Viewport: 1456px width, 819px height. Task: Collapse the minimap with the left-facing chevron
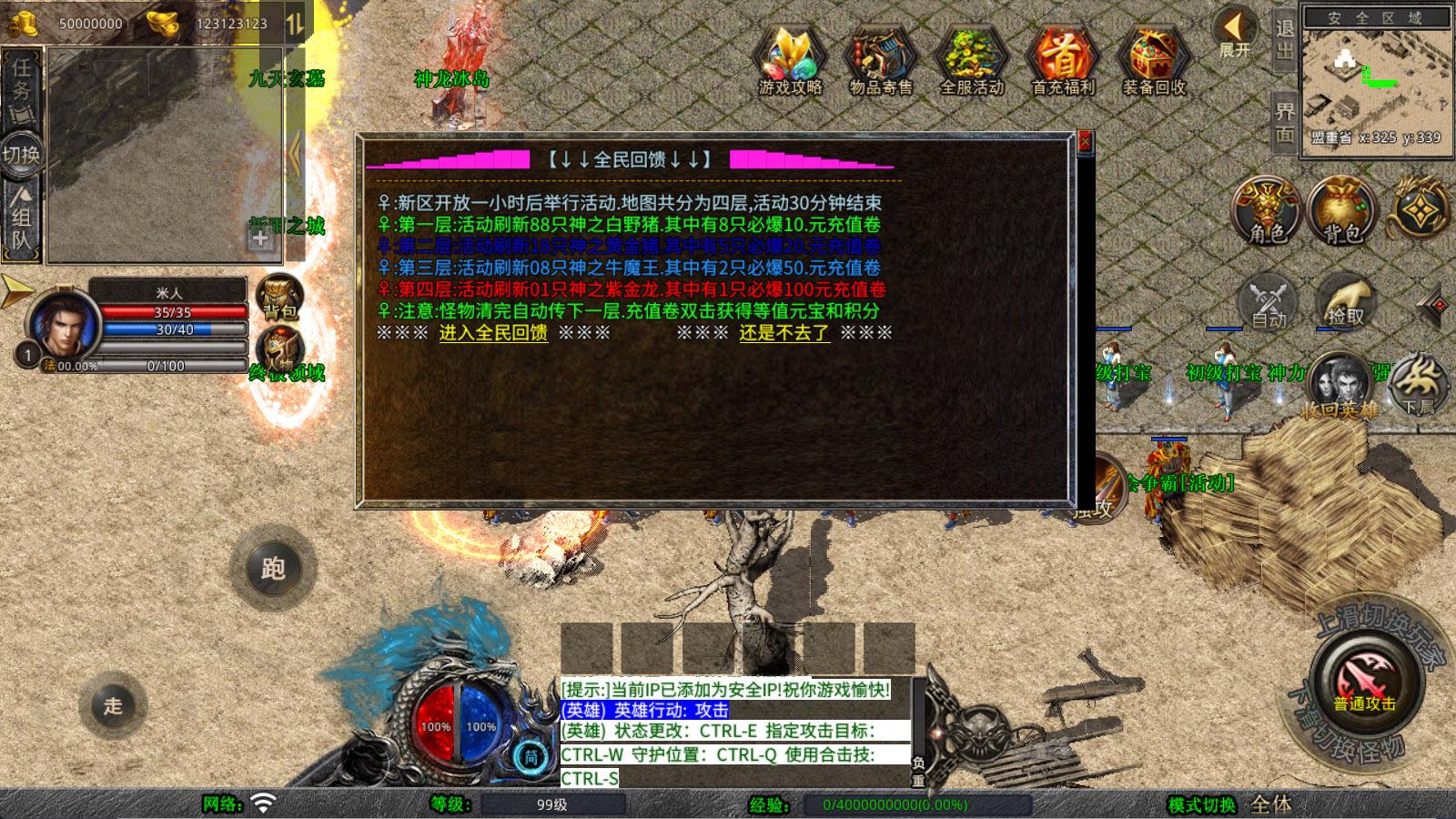coord(297,150)
